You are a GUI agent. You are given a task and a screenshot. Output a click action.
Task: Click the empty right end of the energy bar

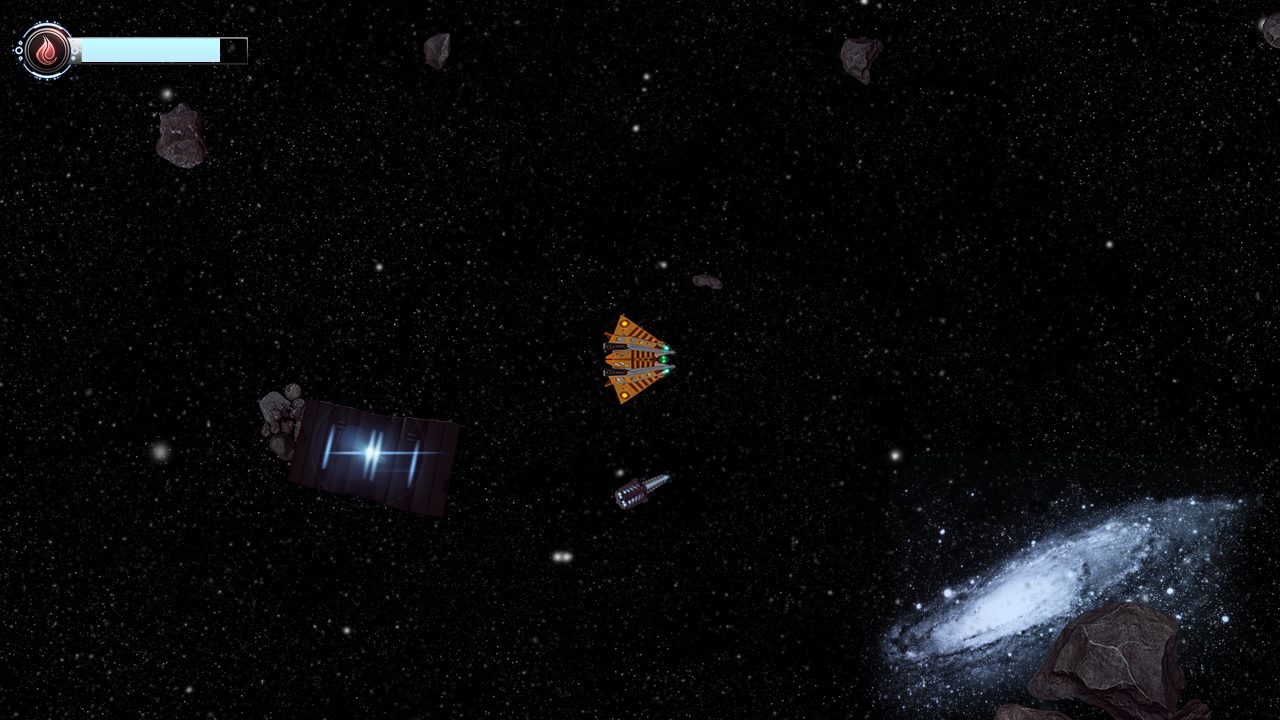click(233, 50)
